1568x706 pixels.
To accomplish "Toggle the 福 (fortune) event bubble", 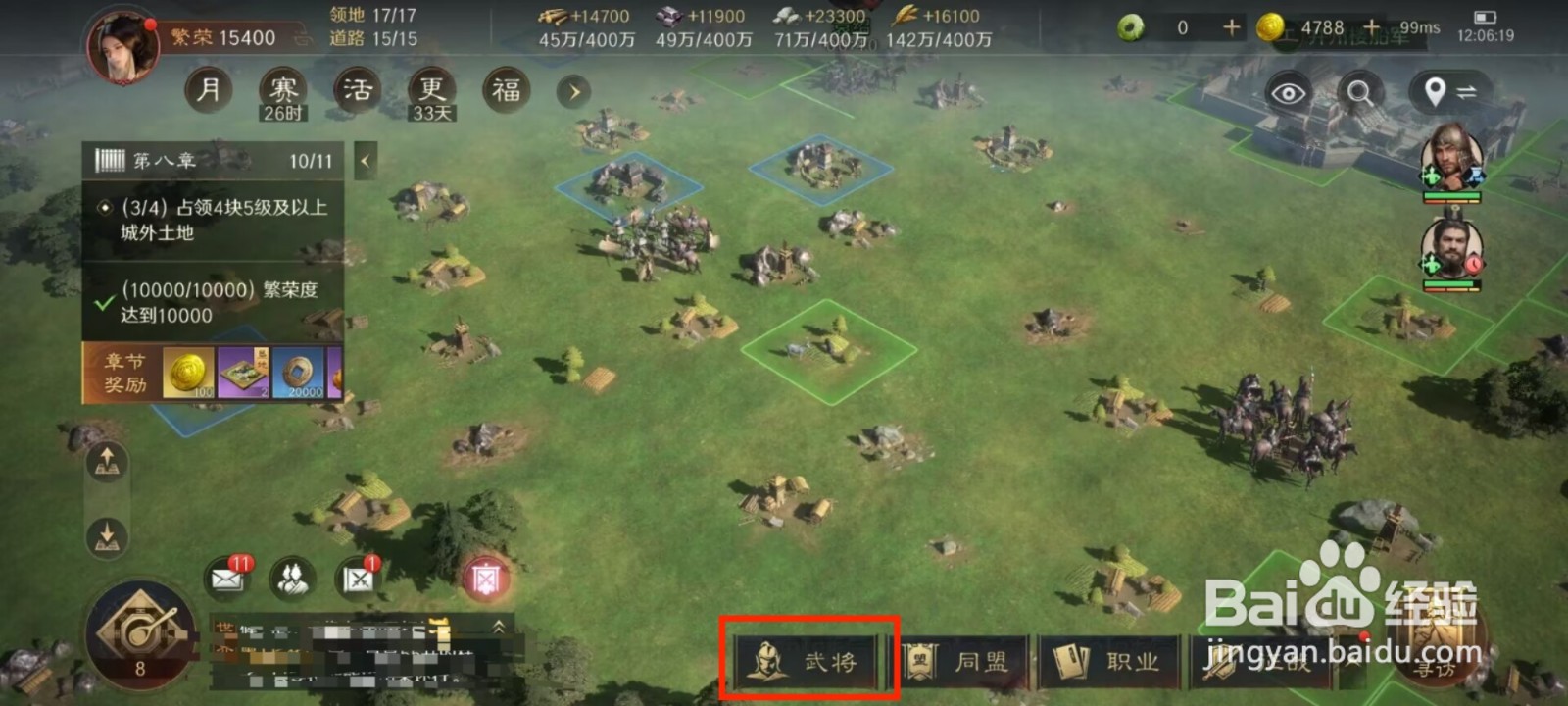I will pos(505,88).
